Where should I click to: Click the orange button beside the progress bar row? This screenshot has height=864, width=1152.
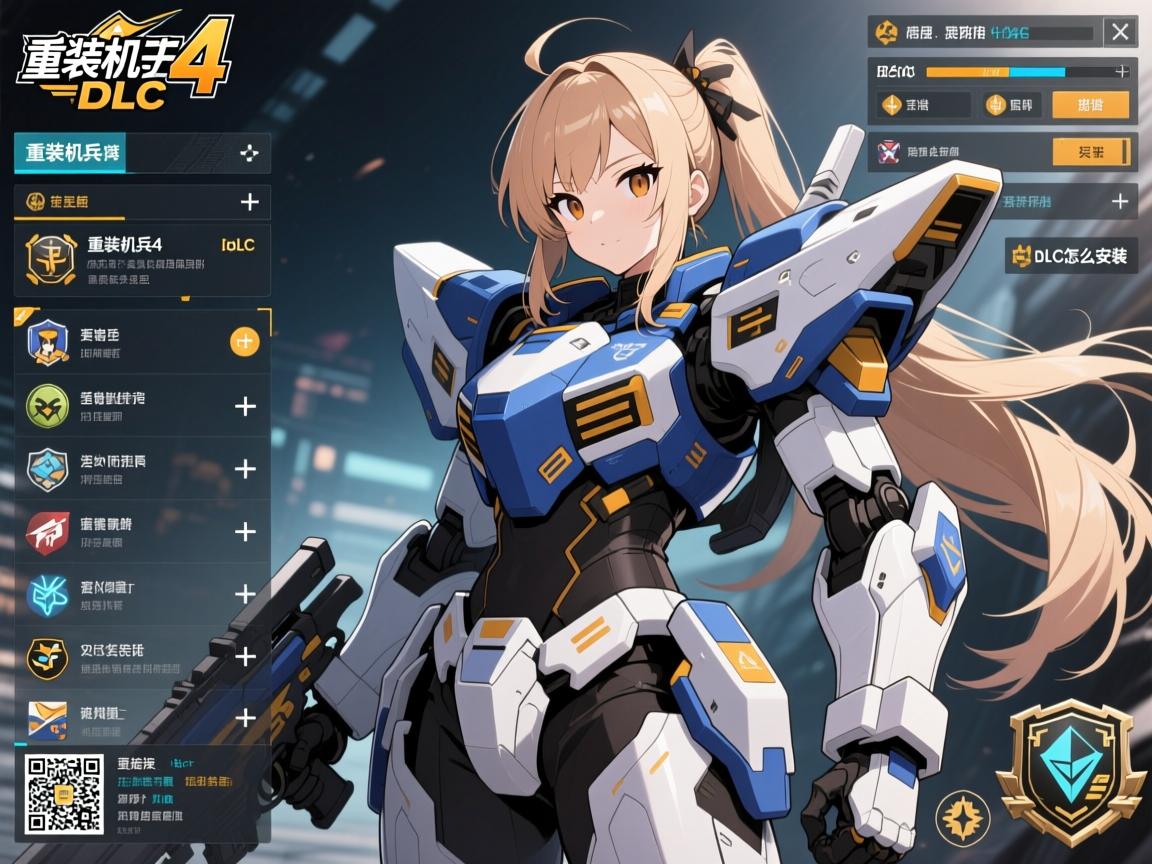[x=1090, y=105]
